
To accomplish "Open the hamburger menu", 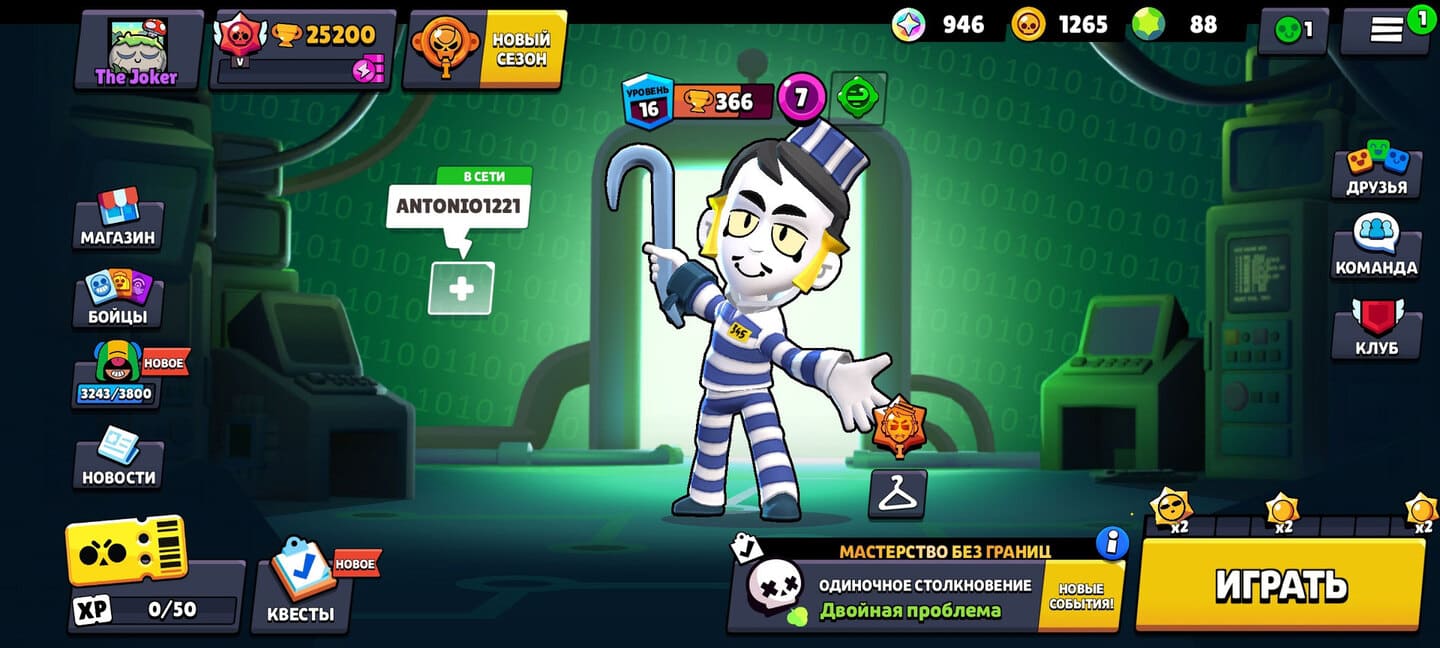I will click(x=1386, y=31).
